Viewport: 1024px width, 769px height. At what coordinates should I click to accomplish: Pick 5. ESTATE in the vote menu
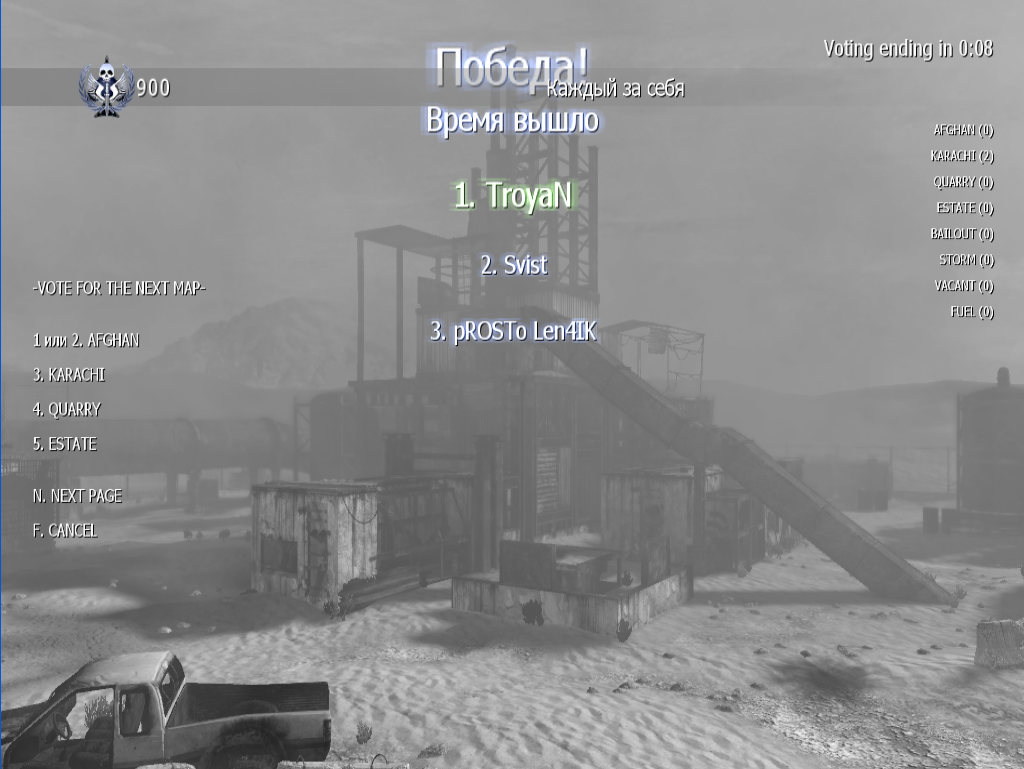(64, 444)
